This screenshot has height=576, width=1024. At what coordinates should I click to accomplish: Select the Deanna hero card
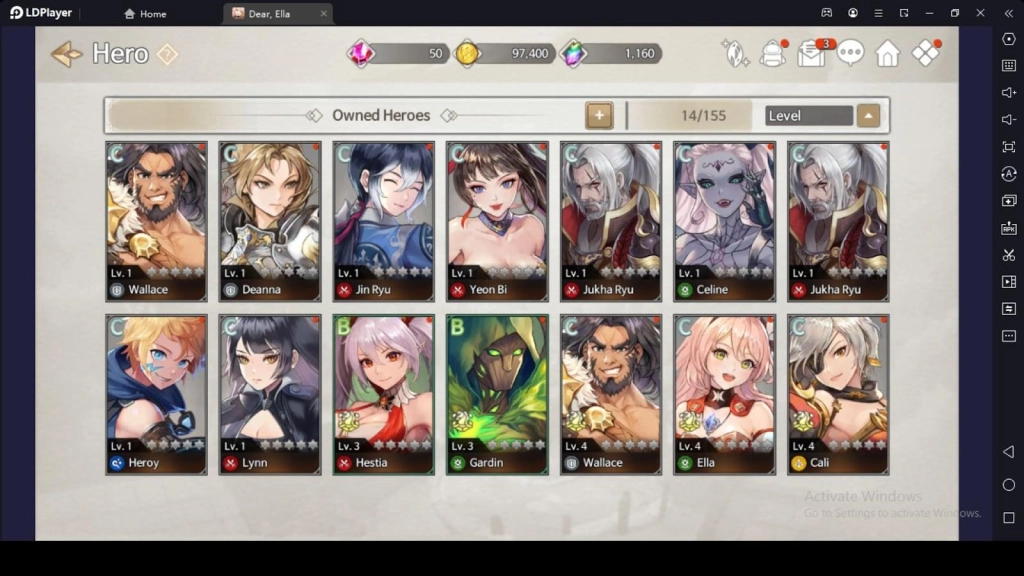[269, 221]
